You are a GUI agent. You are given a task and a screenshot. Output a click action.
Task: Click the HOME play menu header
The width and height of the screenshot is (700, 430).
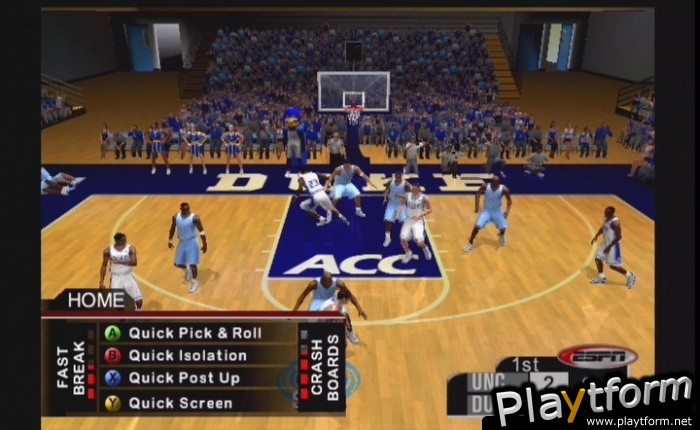(95, 299)
